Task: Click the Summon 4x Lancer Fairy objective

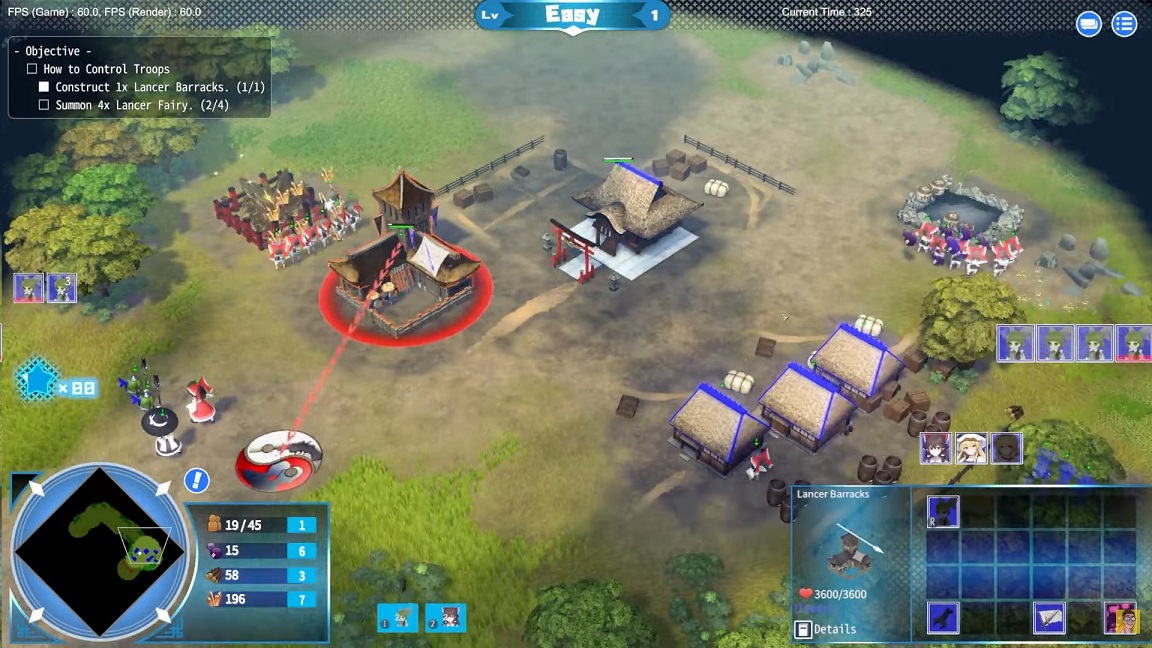Action: (142, 105)
